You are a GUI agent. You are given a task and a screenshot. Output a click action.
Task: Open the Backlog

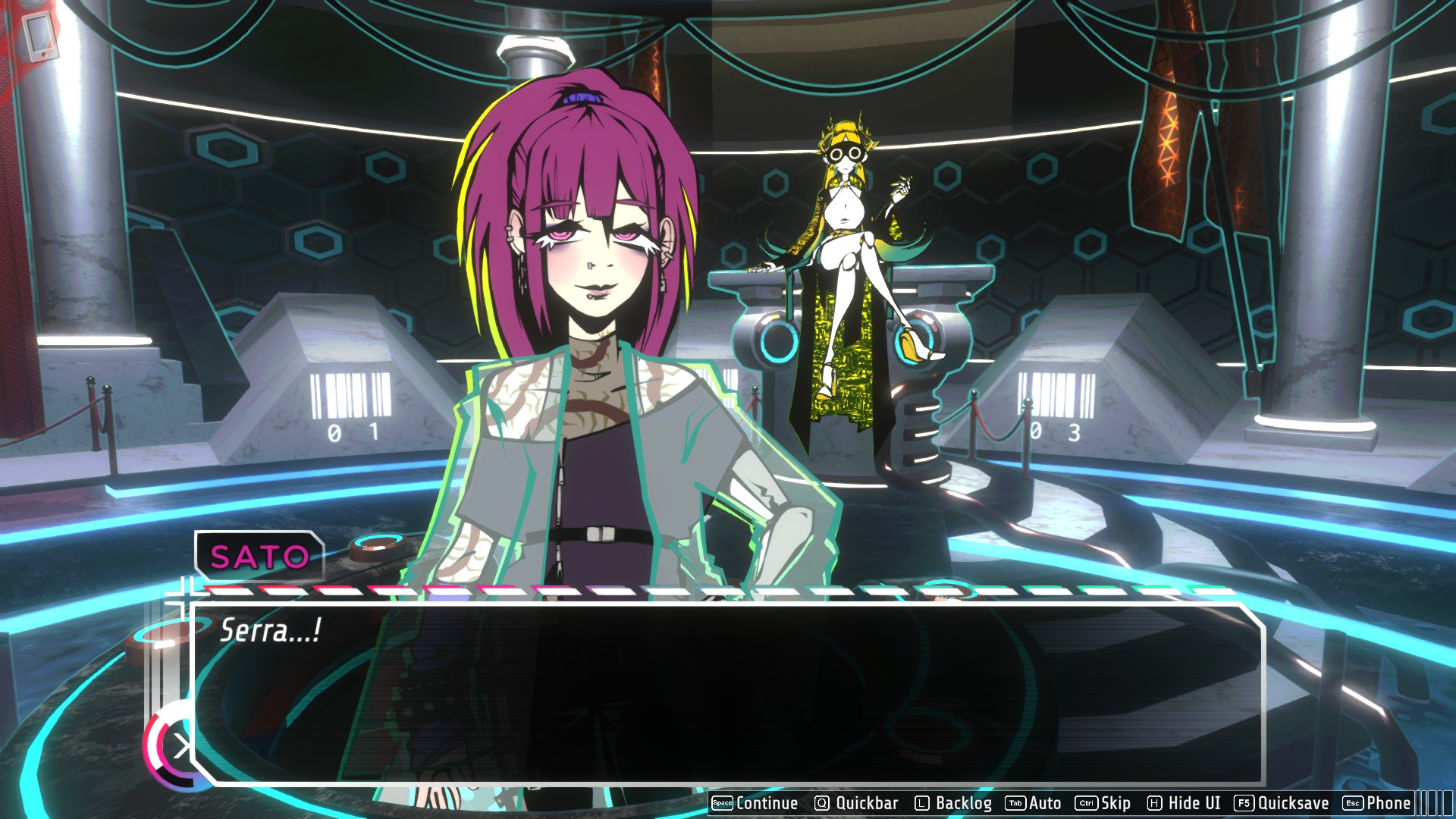tap(953, 803)
